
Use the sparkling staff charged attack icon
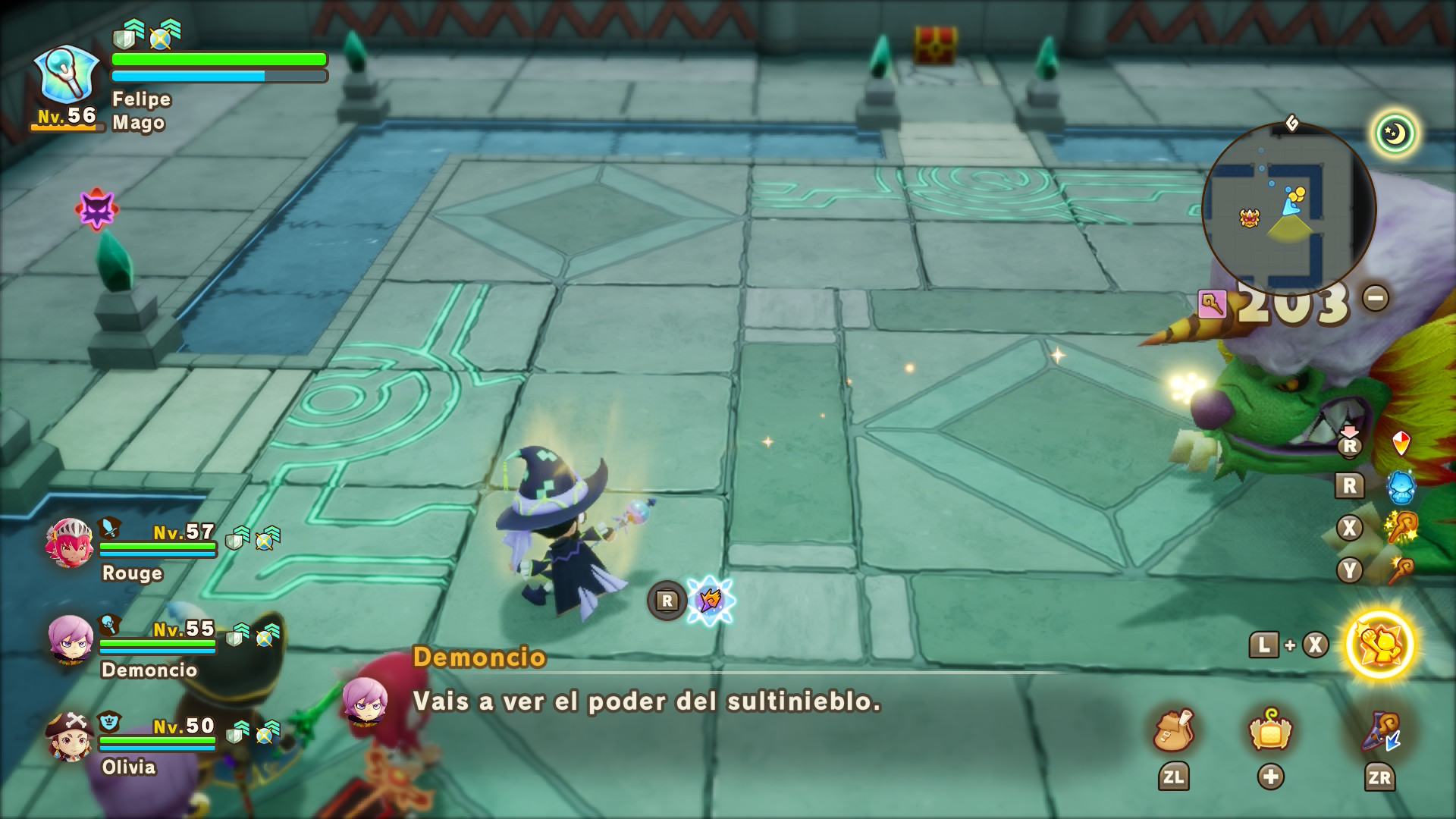point(1401,528)
